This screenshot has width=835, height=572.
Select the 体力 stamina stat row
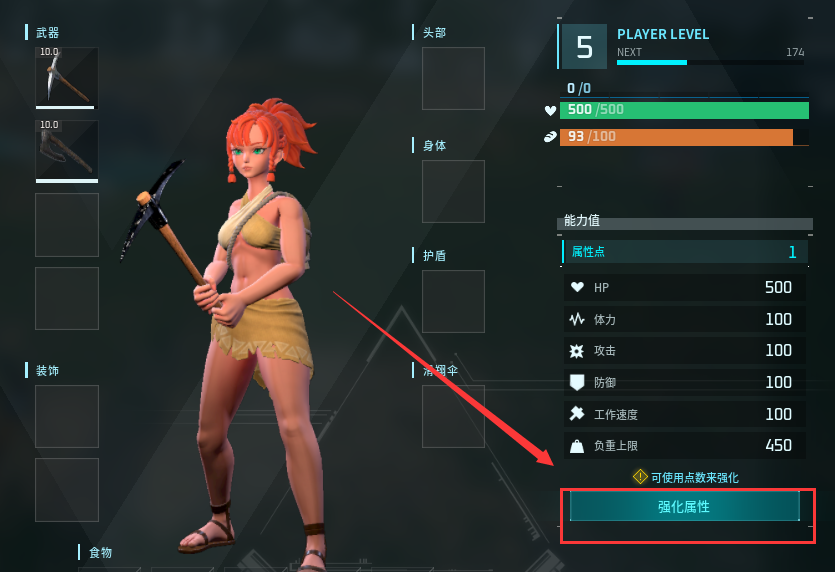click(684, 320)
